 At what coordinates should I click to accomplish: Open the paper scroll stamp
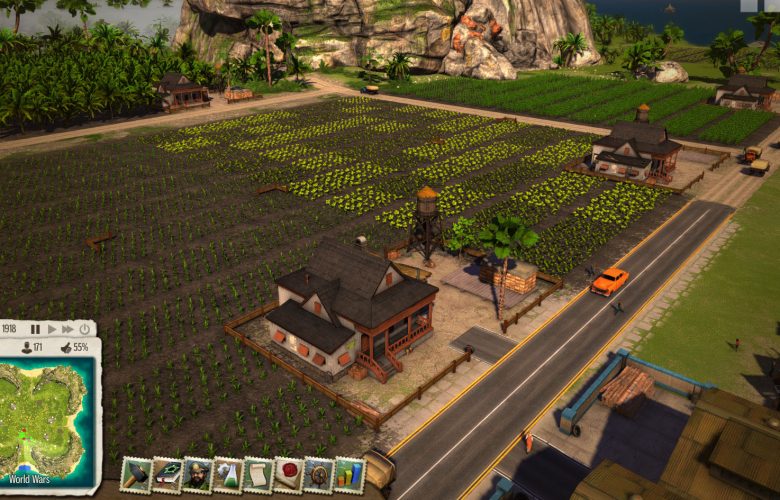[x=258, y=474]
